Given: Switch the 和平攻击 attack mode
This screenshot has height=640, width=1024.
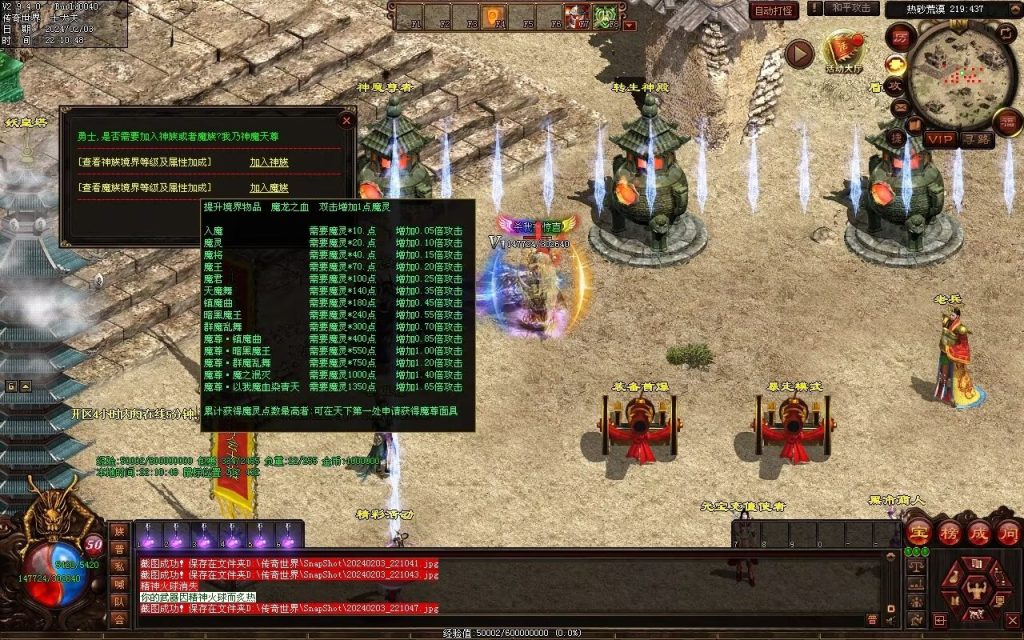Looking at the screenshot, I should click(x=853, y=9).
